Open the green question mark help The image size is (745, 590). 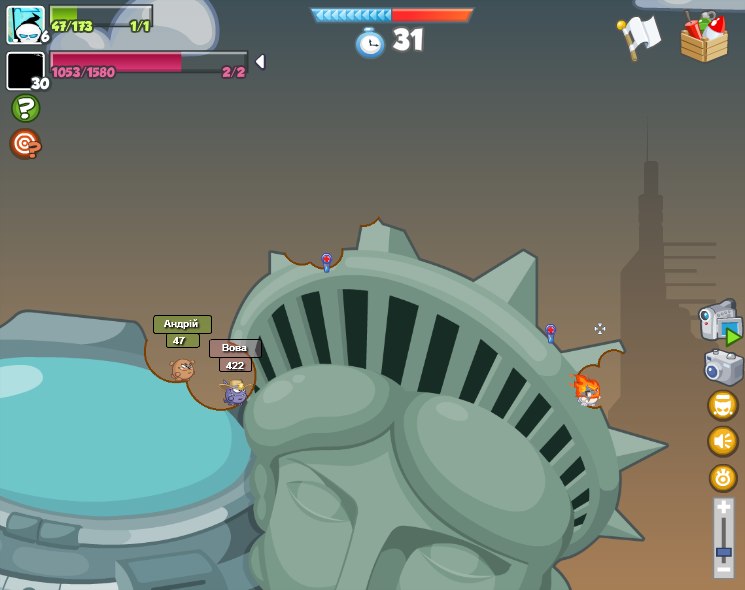[x=25, y=108]
